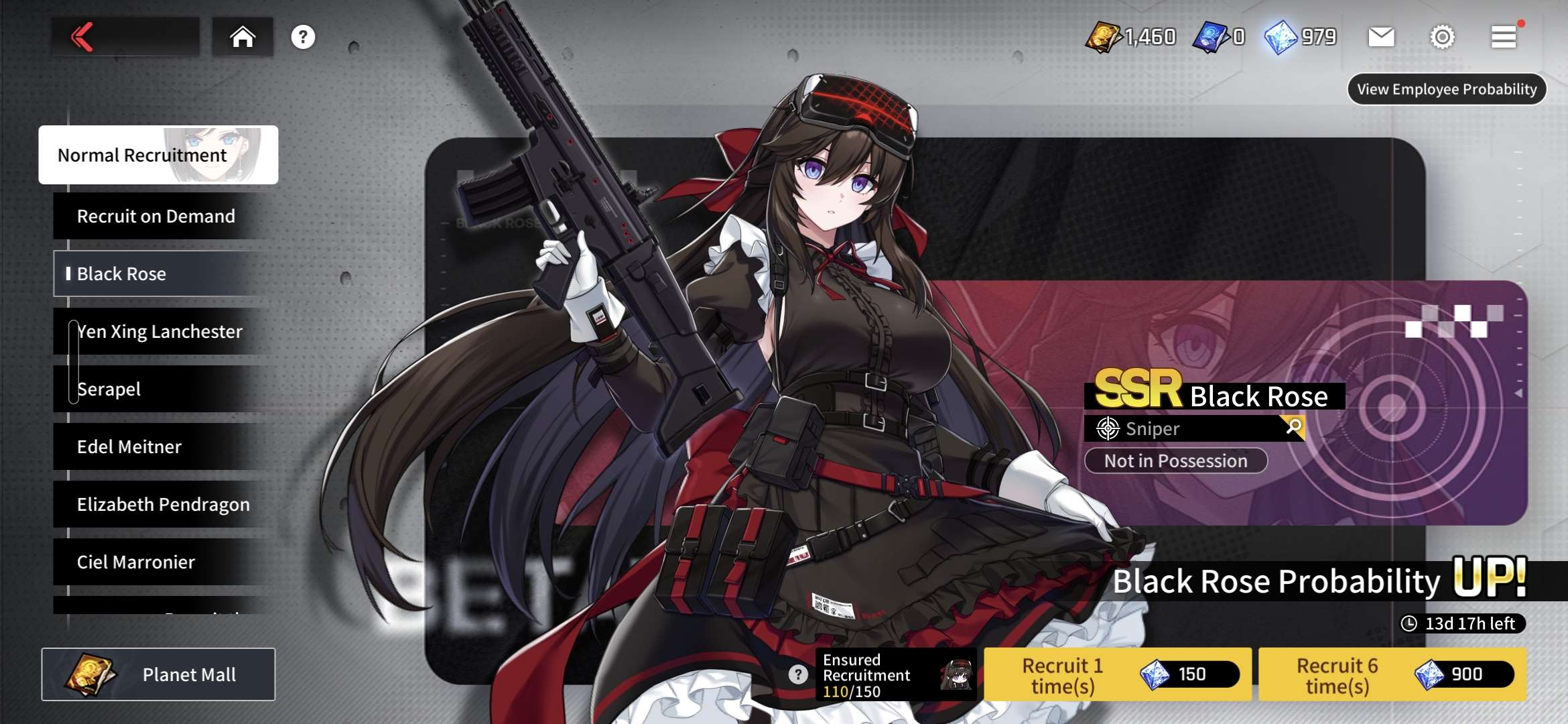Open the help question mark at top

click(303, 37)
